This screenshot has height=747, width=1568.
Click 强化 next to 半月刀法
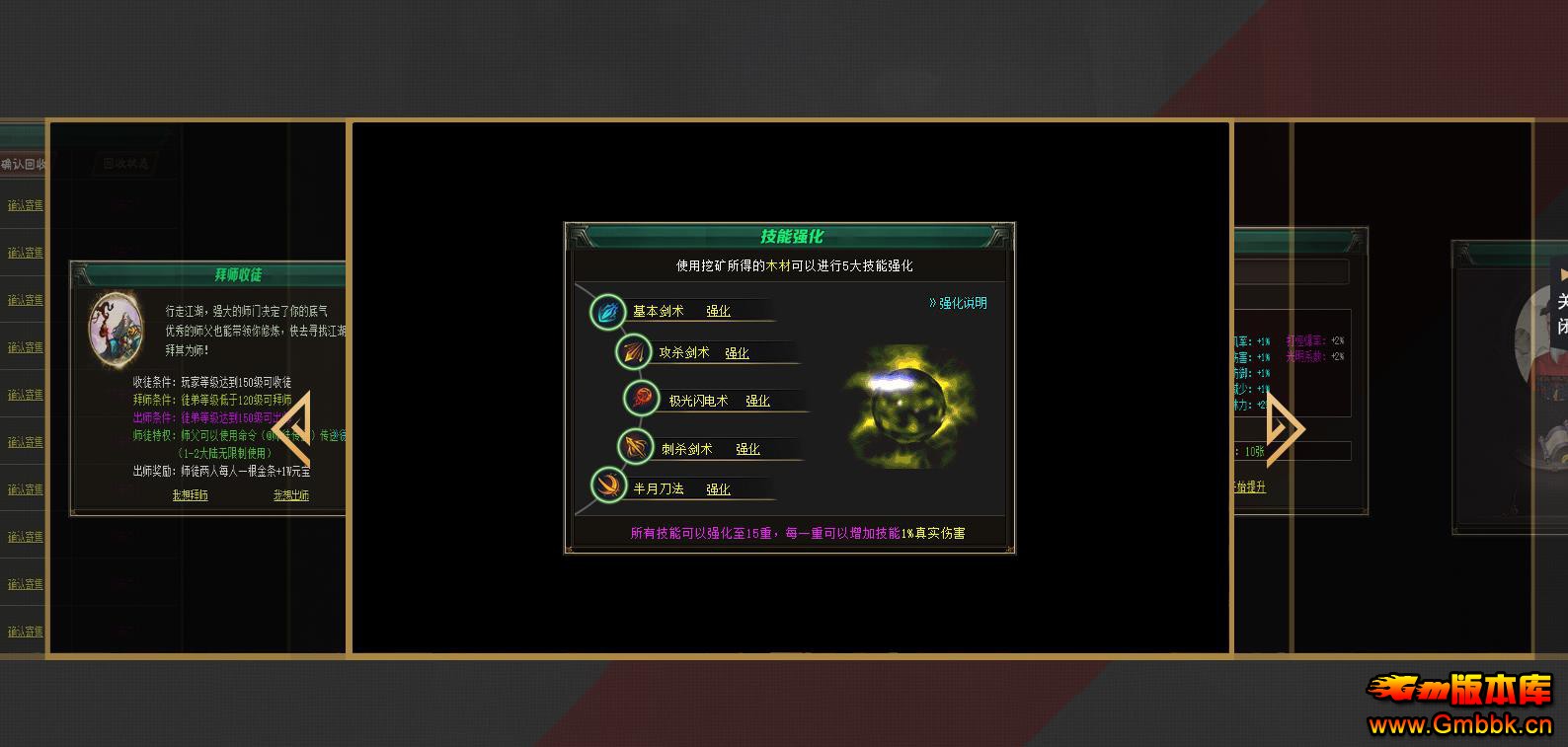pos(720,488)
